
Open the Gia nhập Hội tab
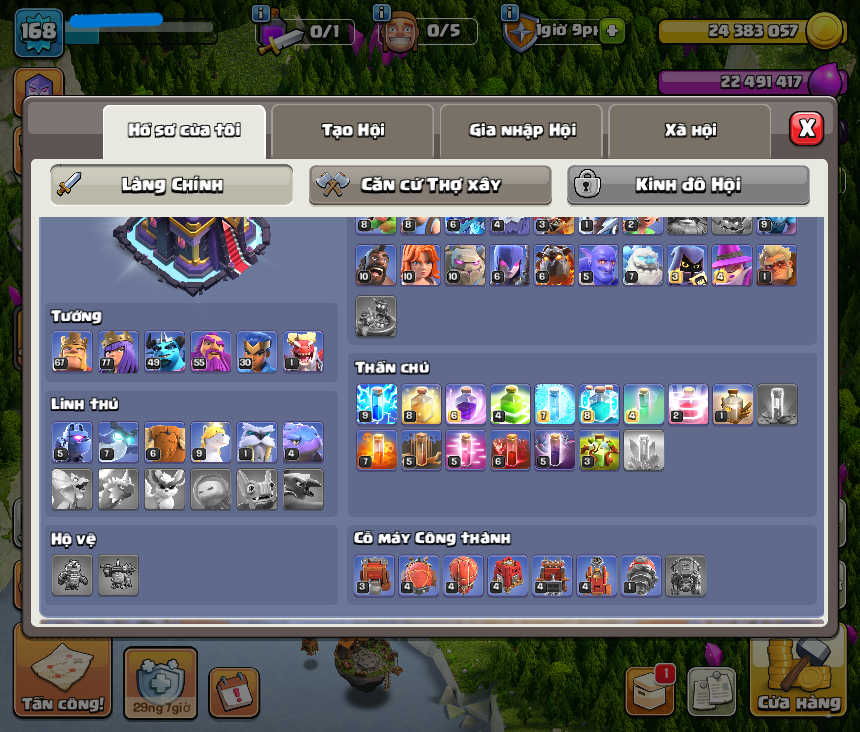tap(521, 130)
